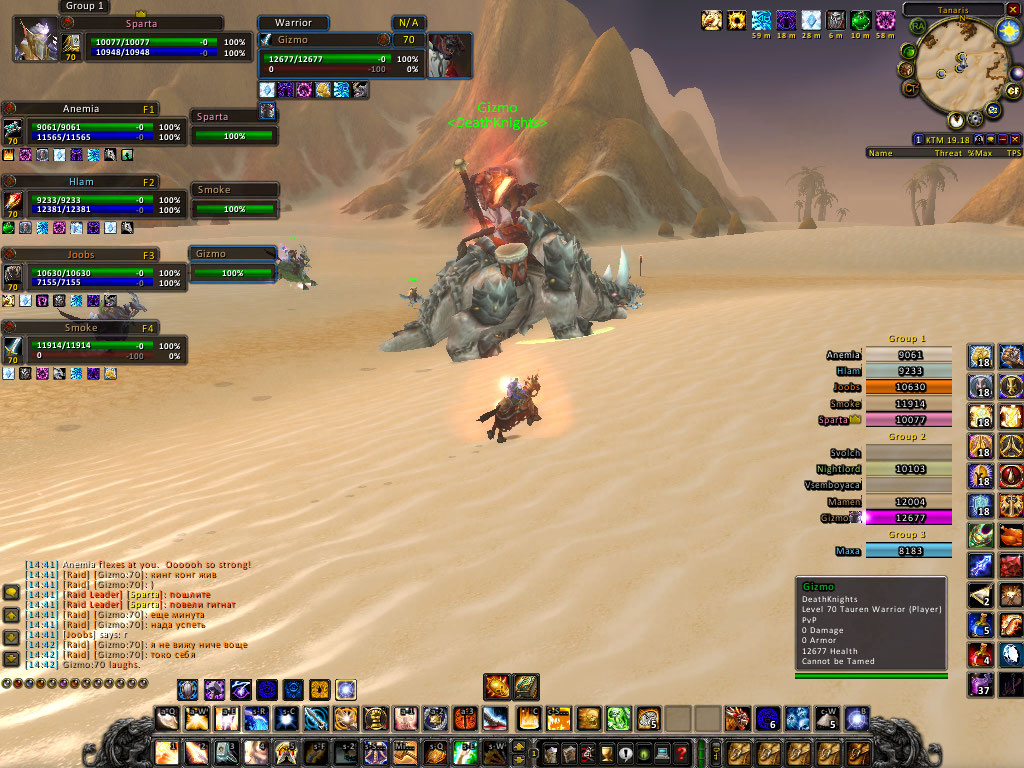Use the red healing potion stack of 4
Screen dimensions: 1024x768
[980, 656]
